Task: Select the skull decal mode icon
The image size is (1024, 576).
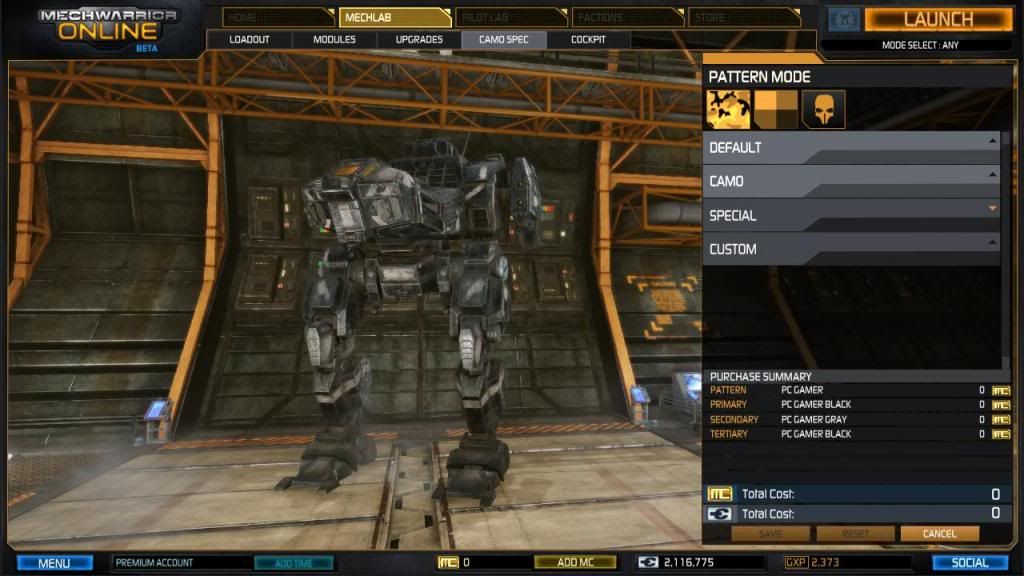Action: (823, 109)
